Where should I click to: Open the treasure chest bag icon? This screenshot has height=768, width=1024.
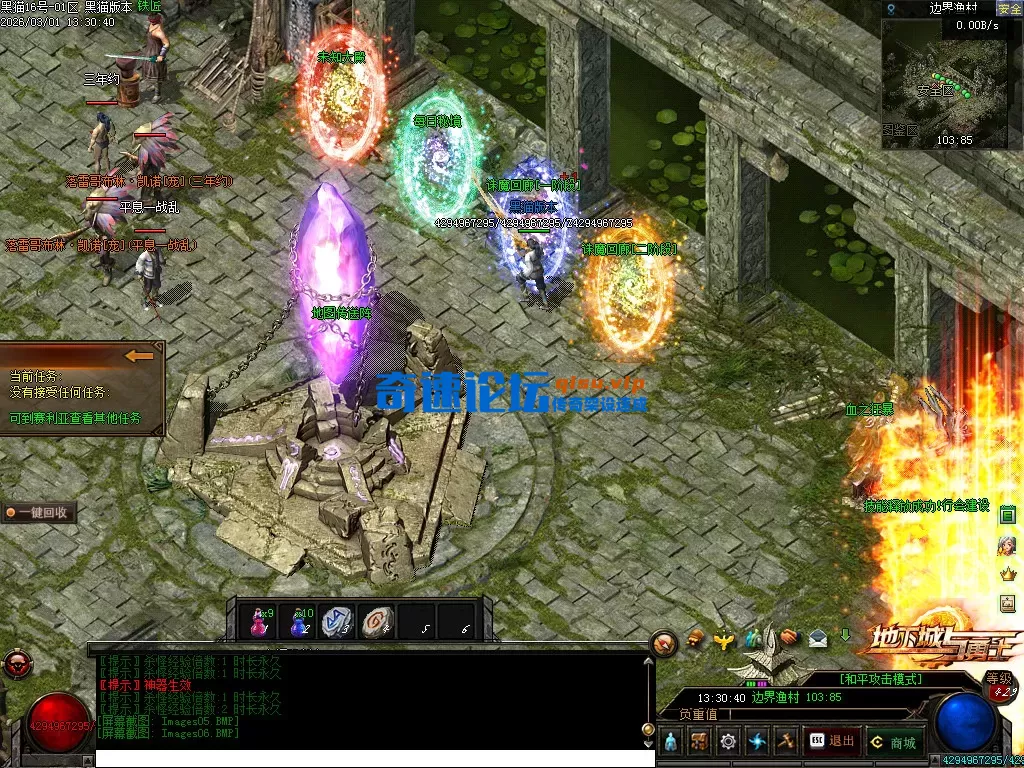tap(700, 742)
